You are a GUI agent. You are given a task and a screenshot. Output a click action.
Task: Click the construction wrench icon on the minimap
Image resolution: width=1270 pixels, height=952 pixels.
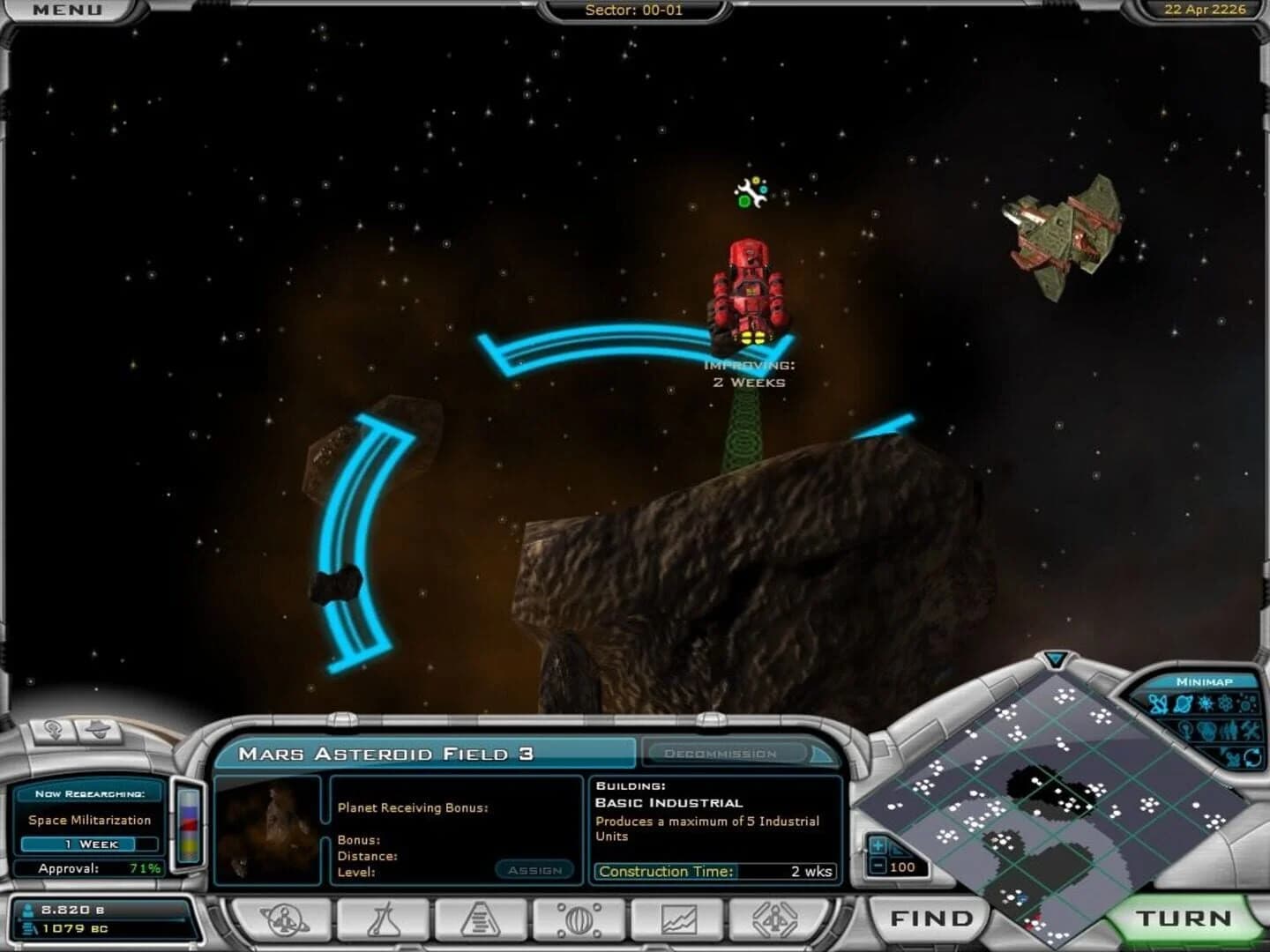click(1250, 731)
